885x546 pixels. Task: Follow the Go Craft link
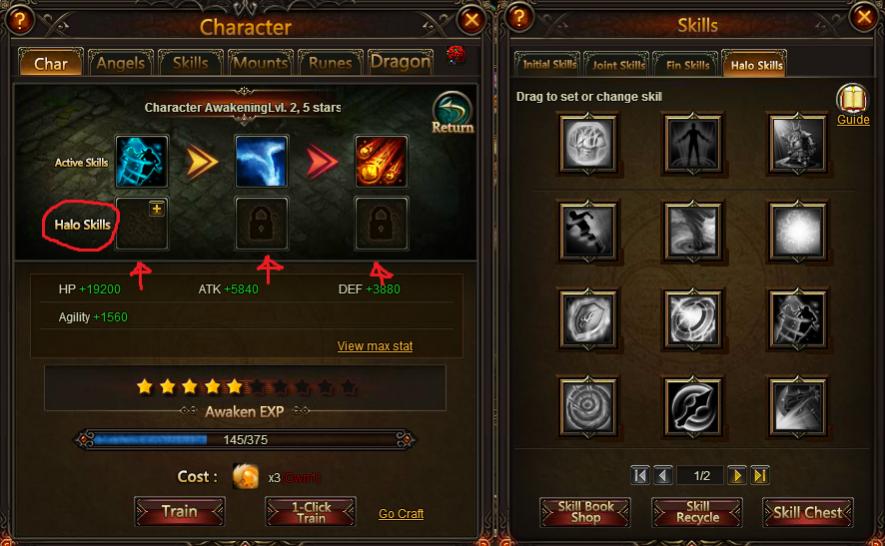point(401,514)
